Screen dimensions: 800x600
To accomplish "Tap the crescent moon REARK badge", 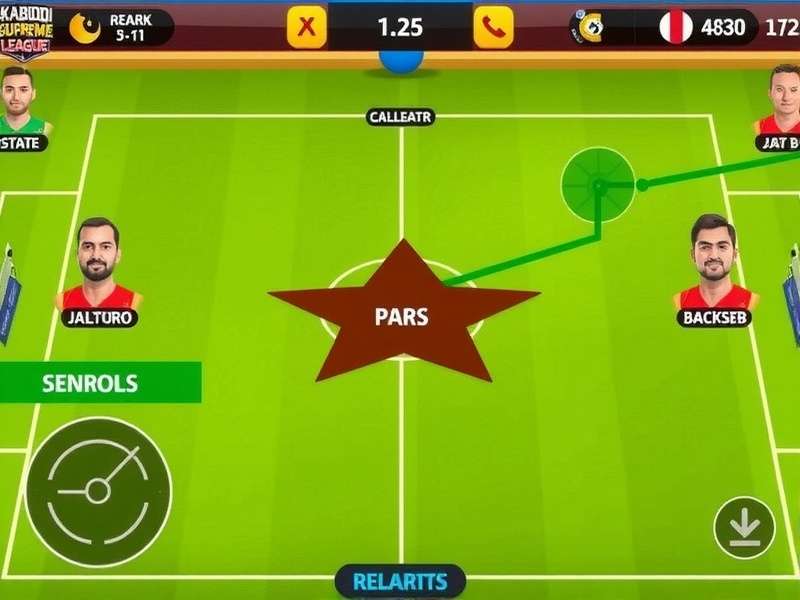I will (86, 28).
